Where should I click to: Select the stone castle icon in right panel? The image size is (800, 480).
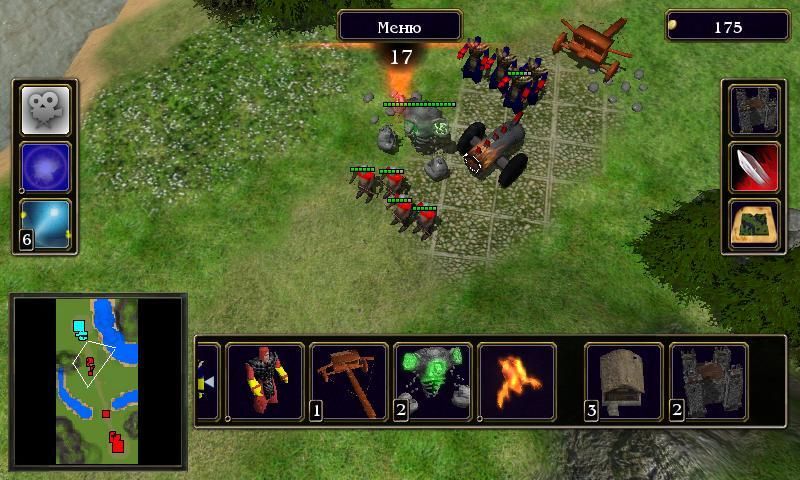[754, 111]
